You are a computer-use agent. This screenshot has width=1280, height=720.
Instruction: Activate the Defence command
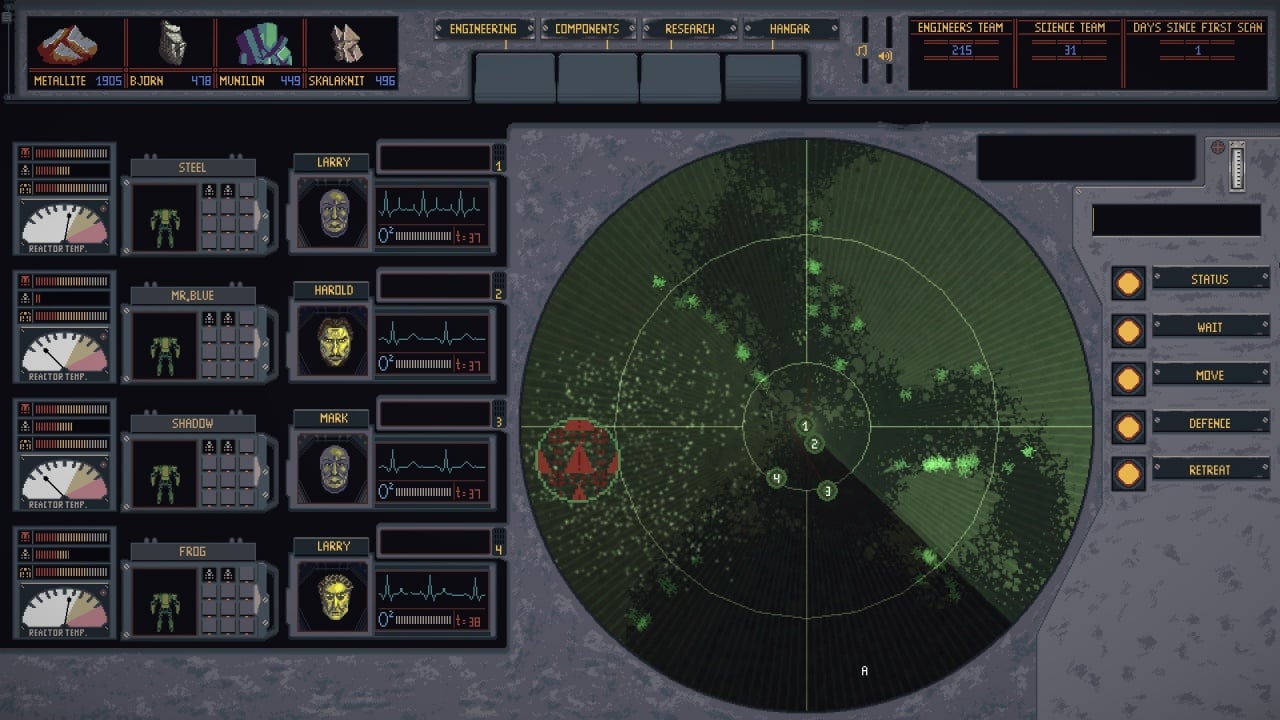[x=1209, y=423]
